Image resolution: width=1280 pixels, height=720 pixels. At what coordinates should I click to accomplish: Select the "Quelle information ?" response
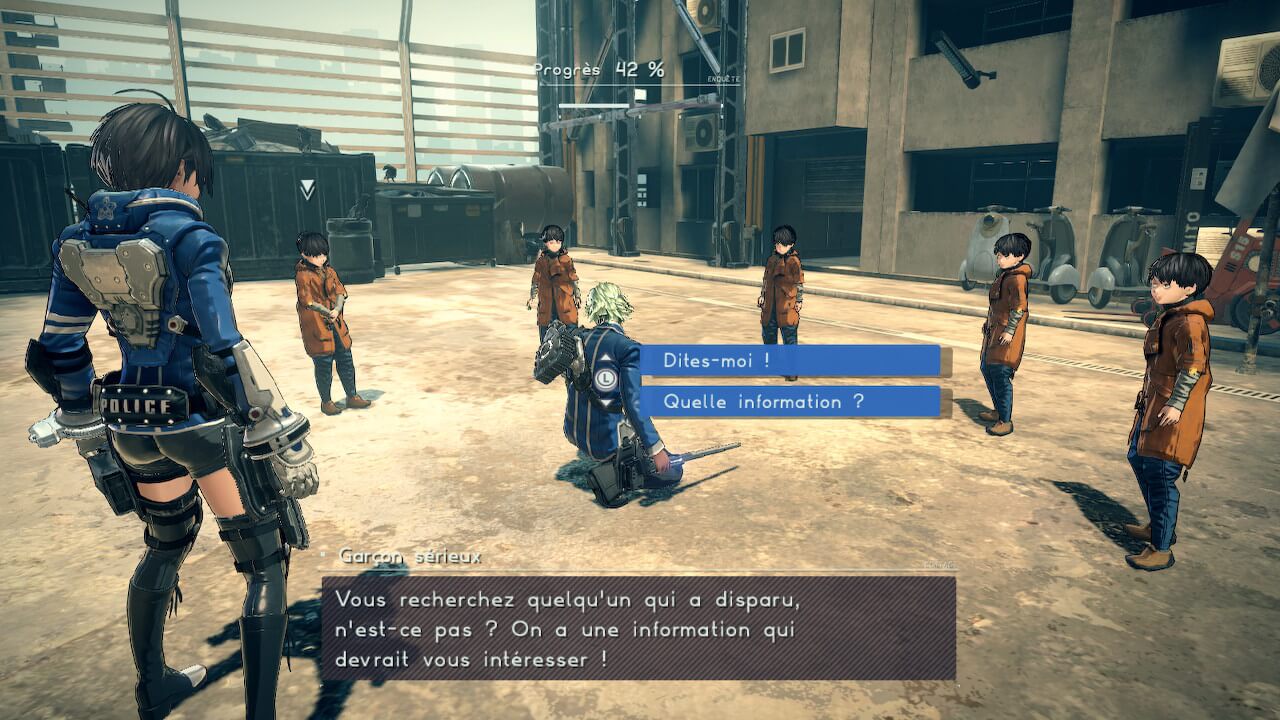point(790,402)
